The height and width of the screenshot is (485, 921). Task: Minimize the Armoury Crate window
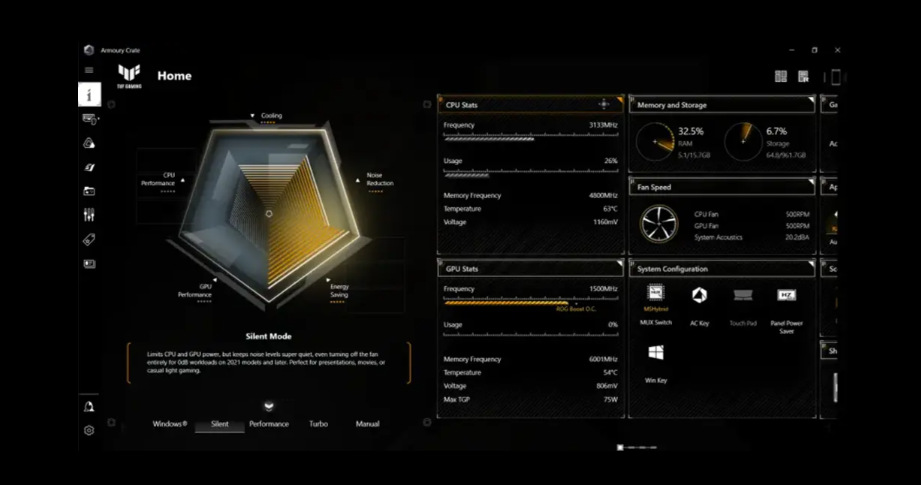point(791,50)
